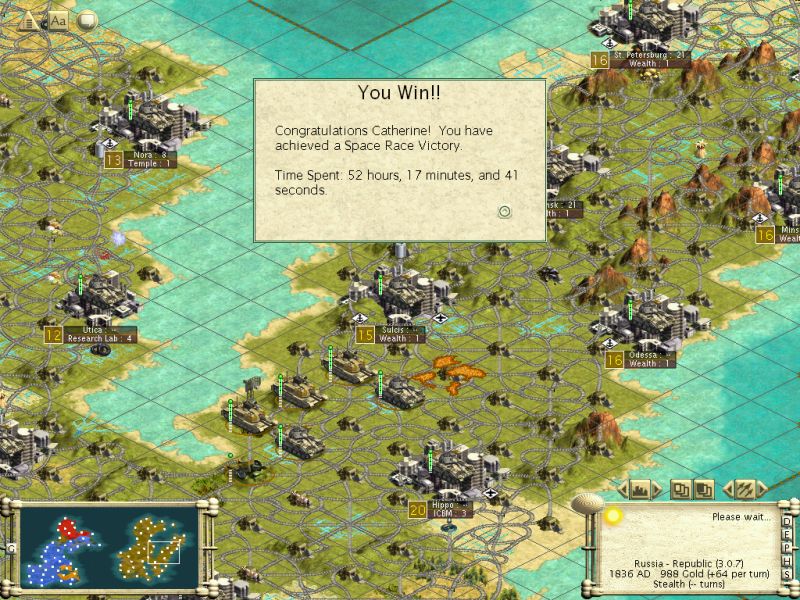Open the 'S' button on info panel
This screenshot has width=800, height=600.
tap(788, 573)
